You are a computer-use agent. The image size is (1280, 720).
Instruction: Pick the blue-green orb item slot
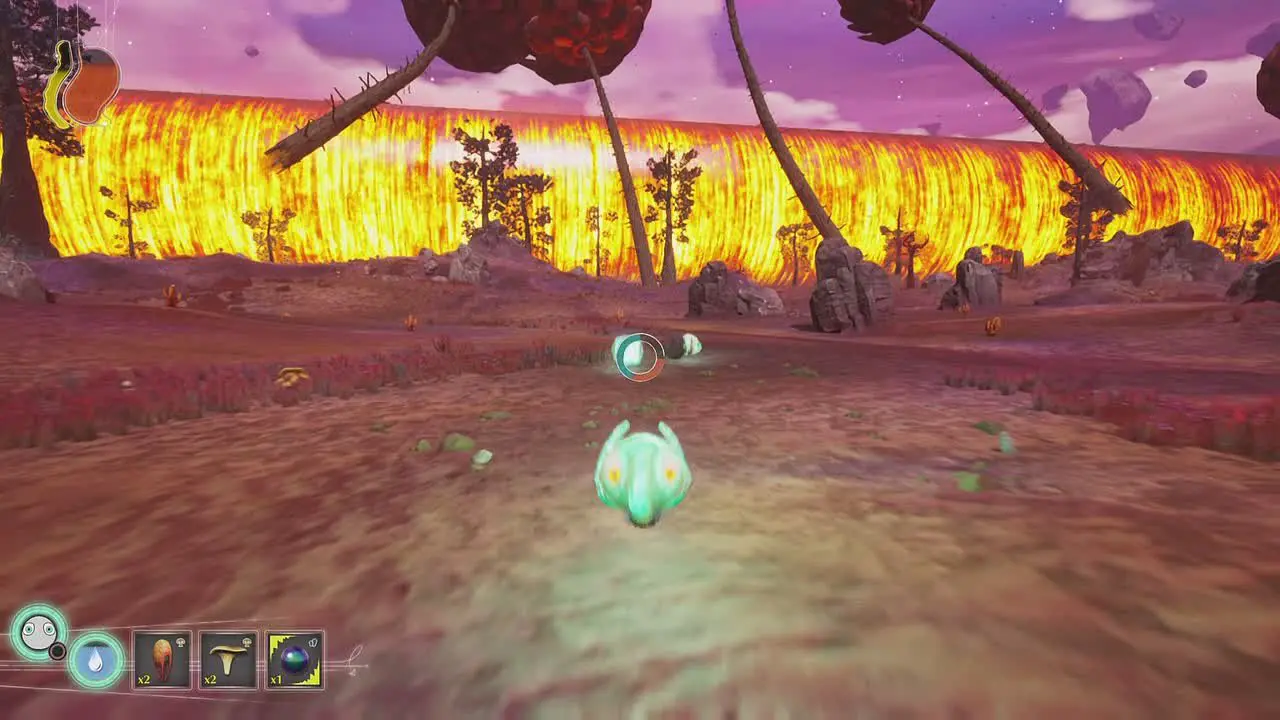(x=294, y=660)
